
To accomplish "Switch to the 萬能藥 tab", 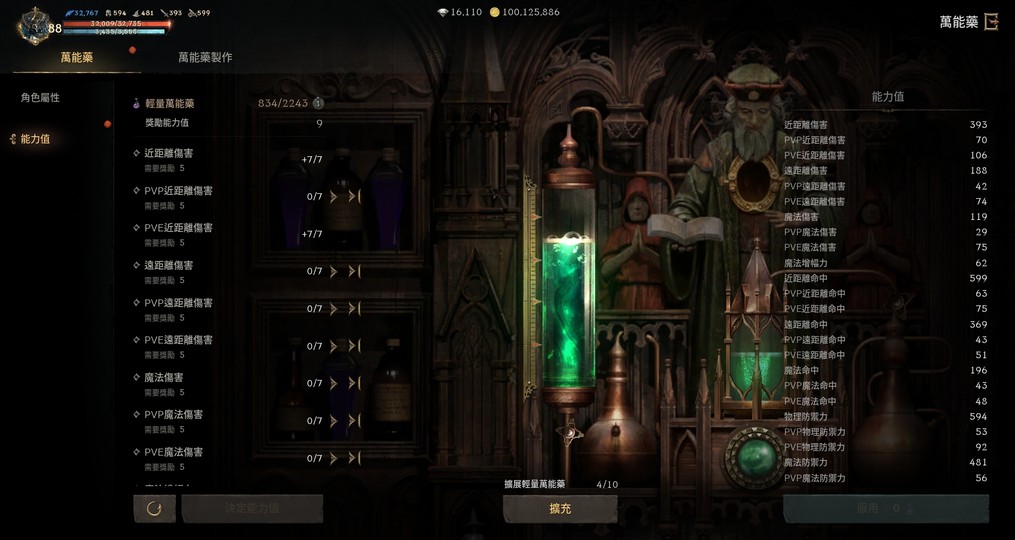I will [76, 58].
